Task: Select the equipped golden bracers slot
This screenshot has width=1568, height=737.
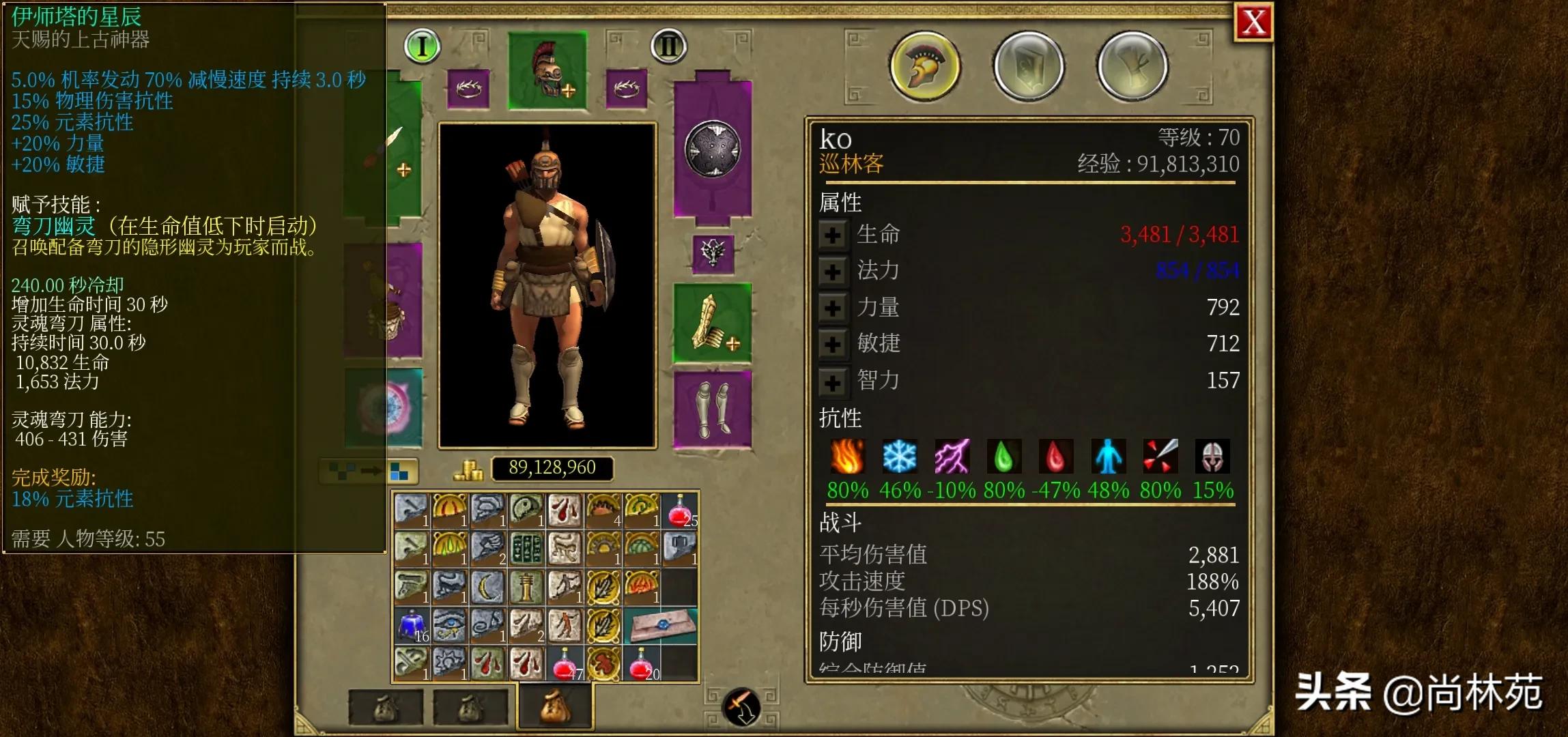Action: tap(712, 323)
